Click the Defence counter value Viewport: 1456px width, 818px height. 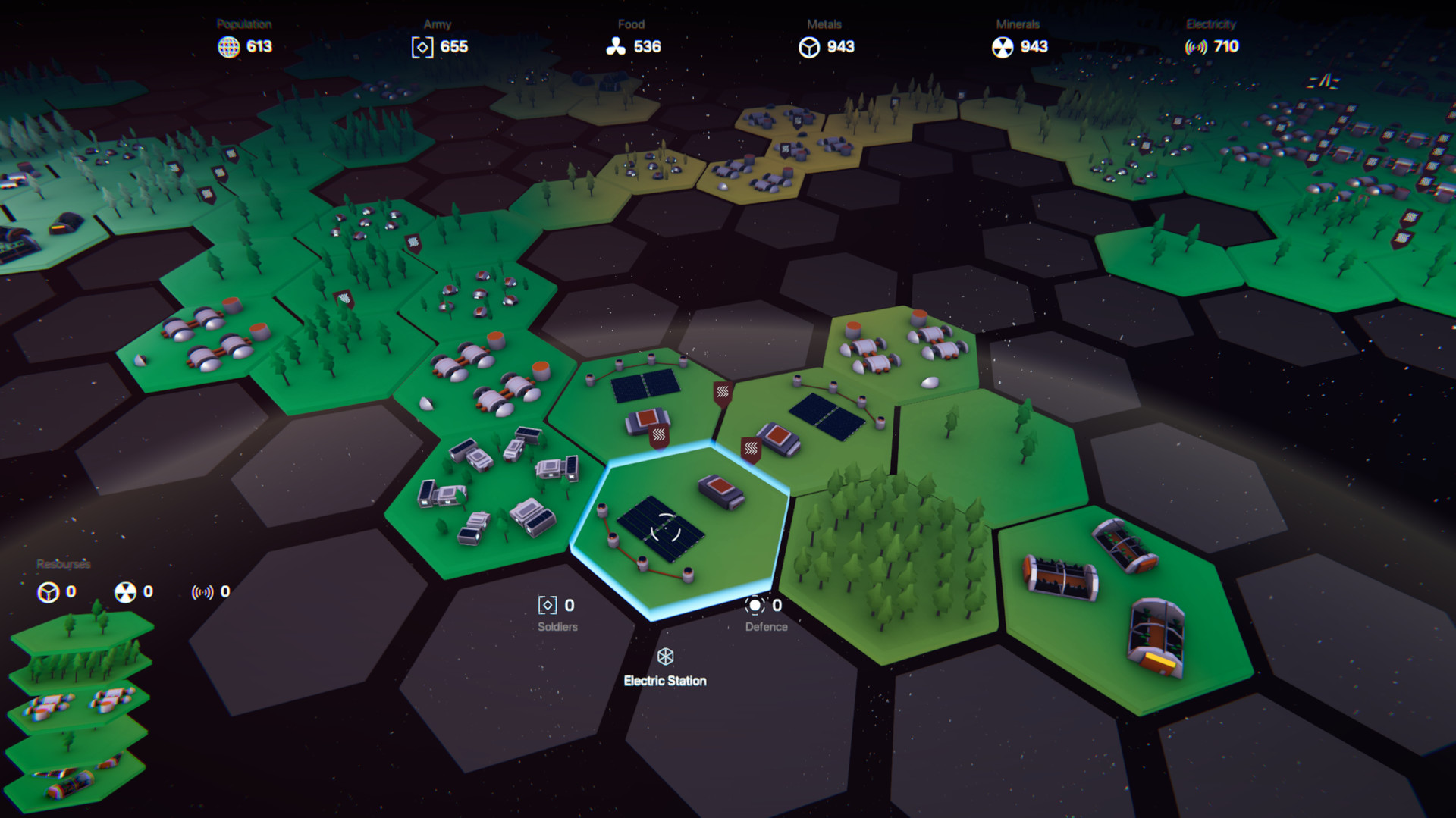[x=777, y=604]
